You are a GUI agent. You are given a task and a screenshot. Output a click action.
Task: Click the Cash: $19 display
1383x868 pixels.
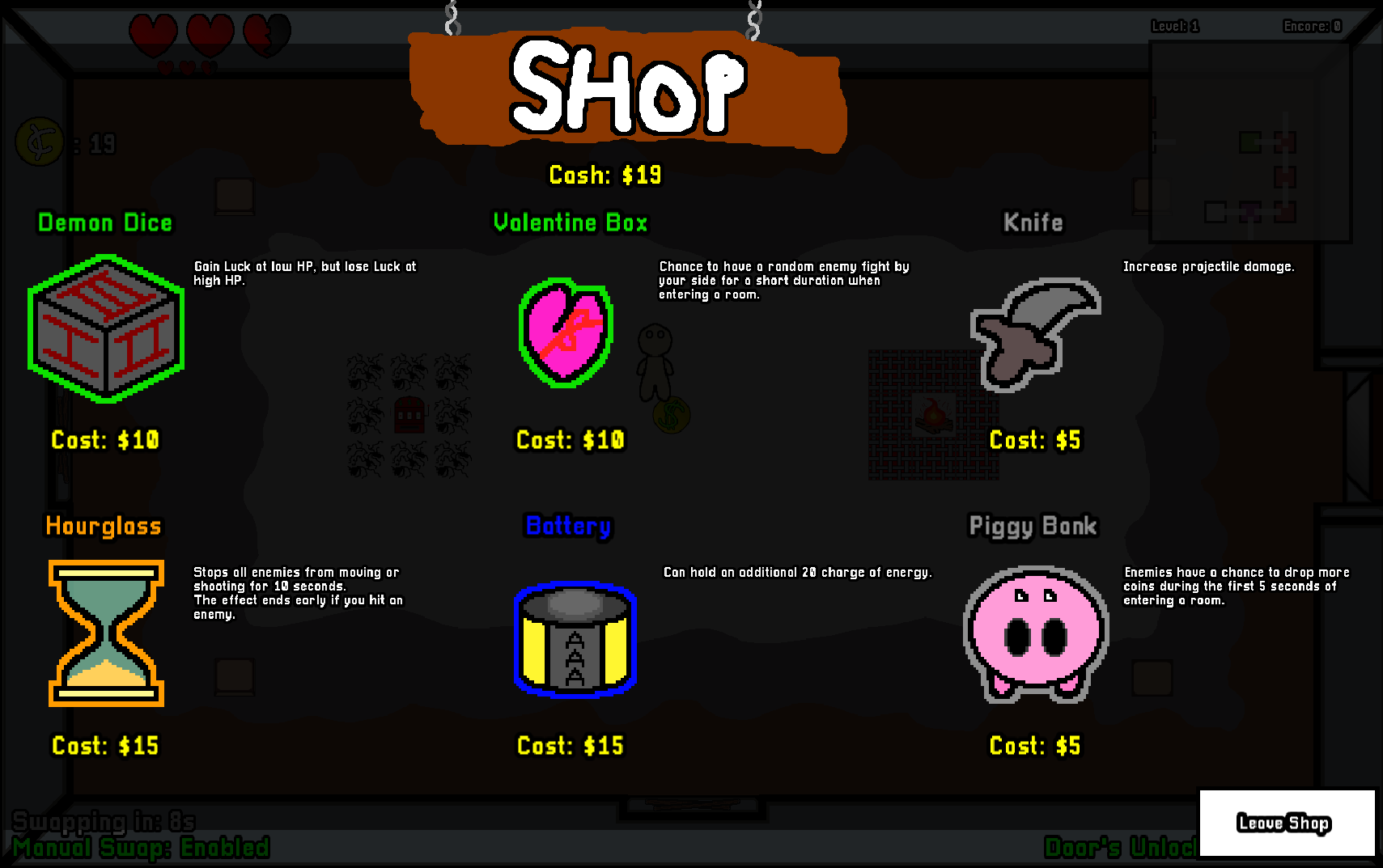pyautogui.click(x=605, y=174)
